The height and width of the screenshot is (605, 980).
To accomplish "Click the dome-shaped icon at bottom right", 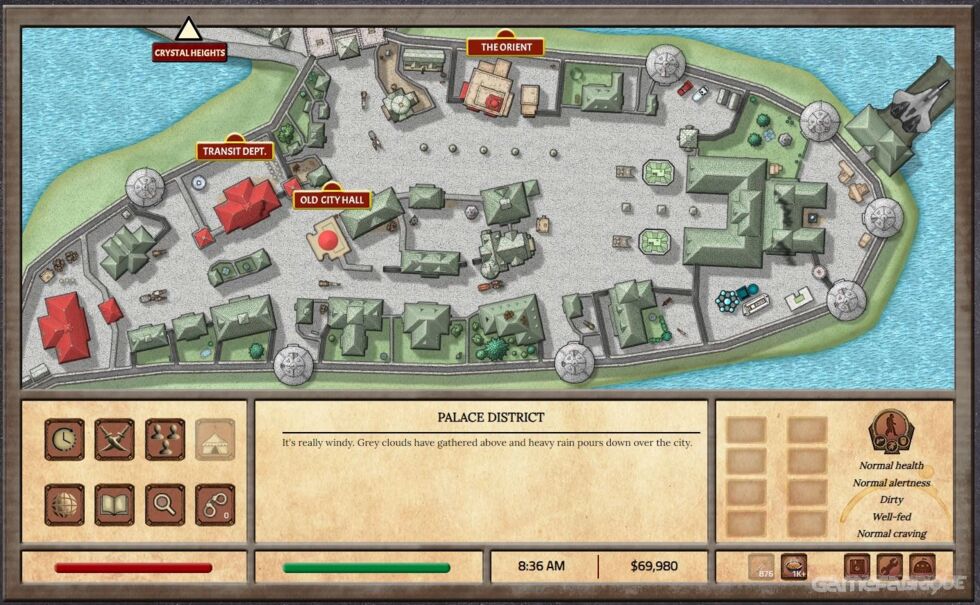I will [x=921, y=566].
